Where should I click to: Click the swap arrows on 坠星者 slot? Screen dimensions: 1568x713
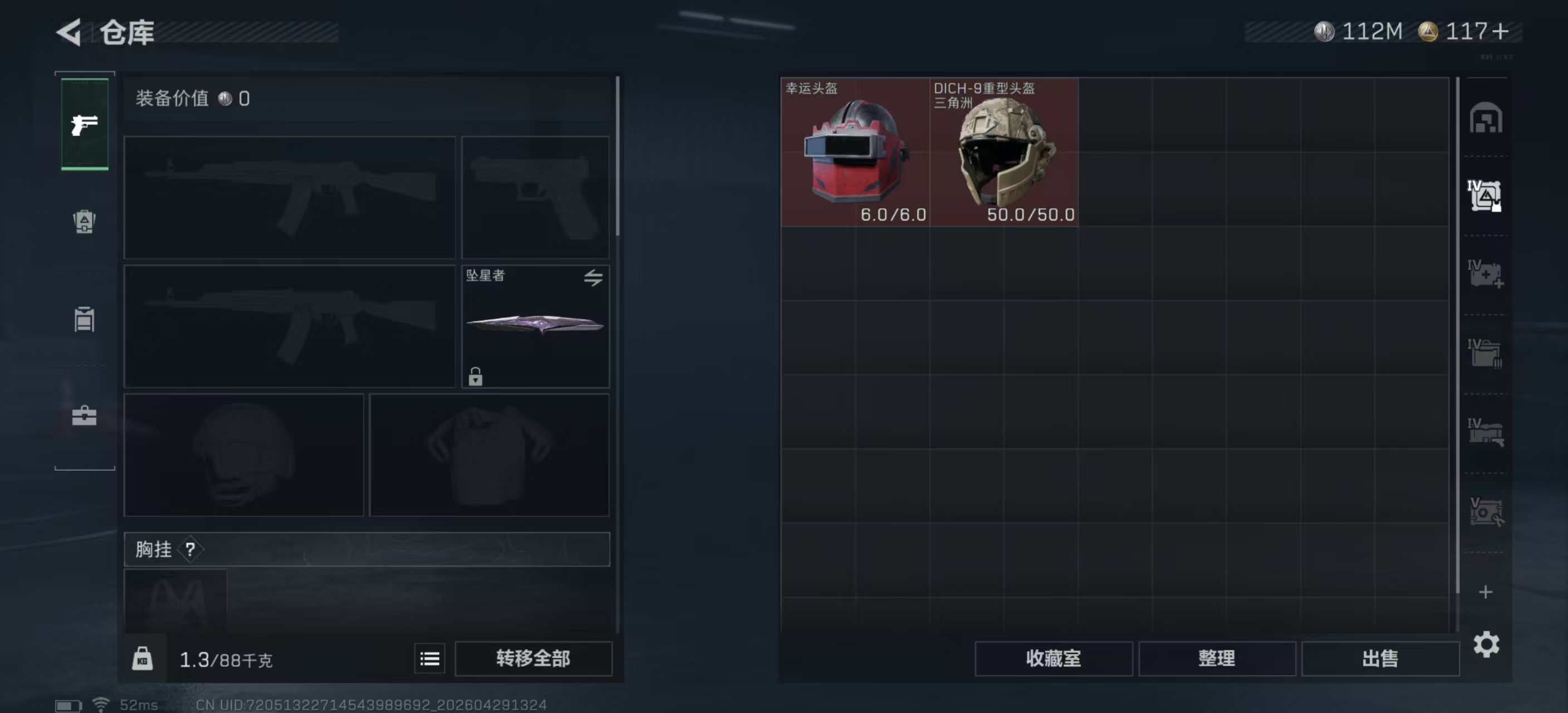(592, 277)
